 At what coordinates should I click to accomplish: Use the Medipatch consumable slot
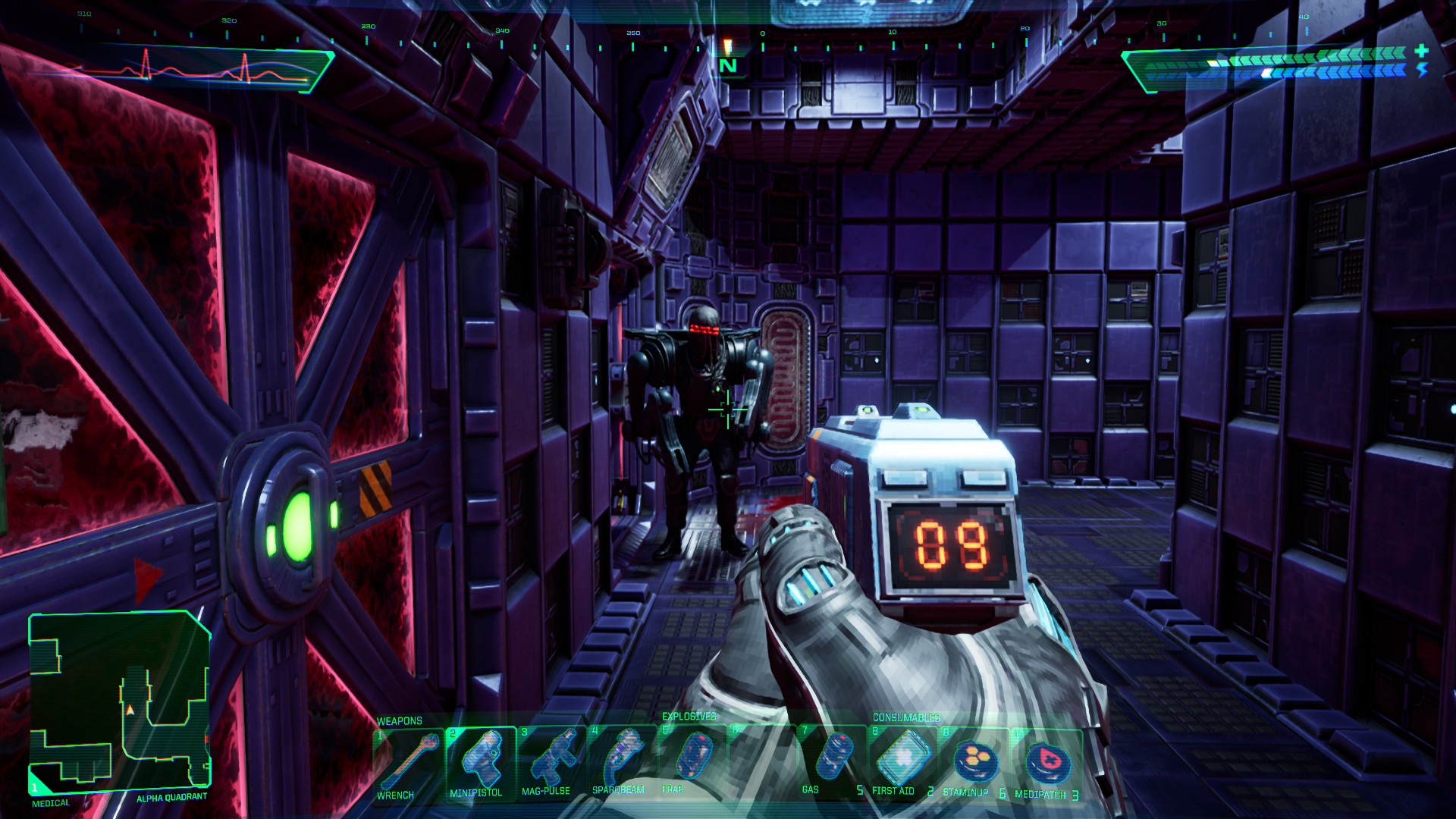point(1046,764)
